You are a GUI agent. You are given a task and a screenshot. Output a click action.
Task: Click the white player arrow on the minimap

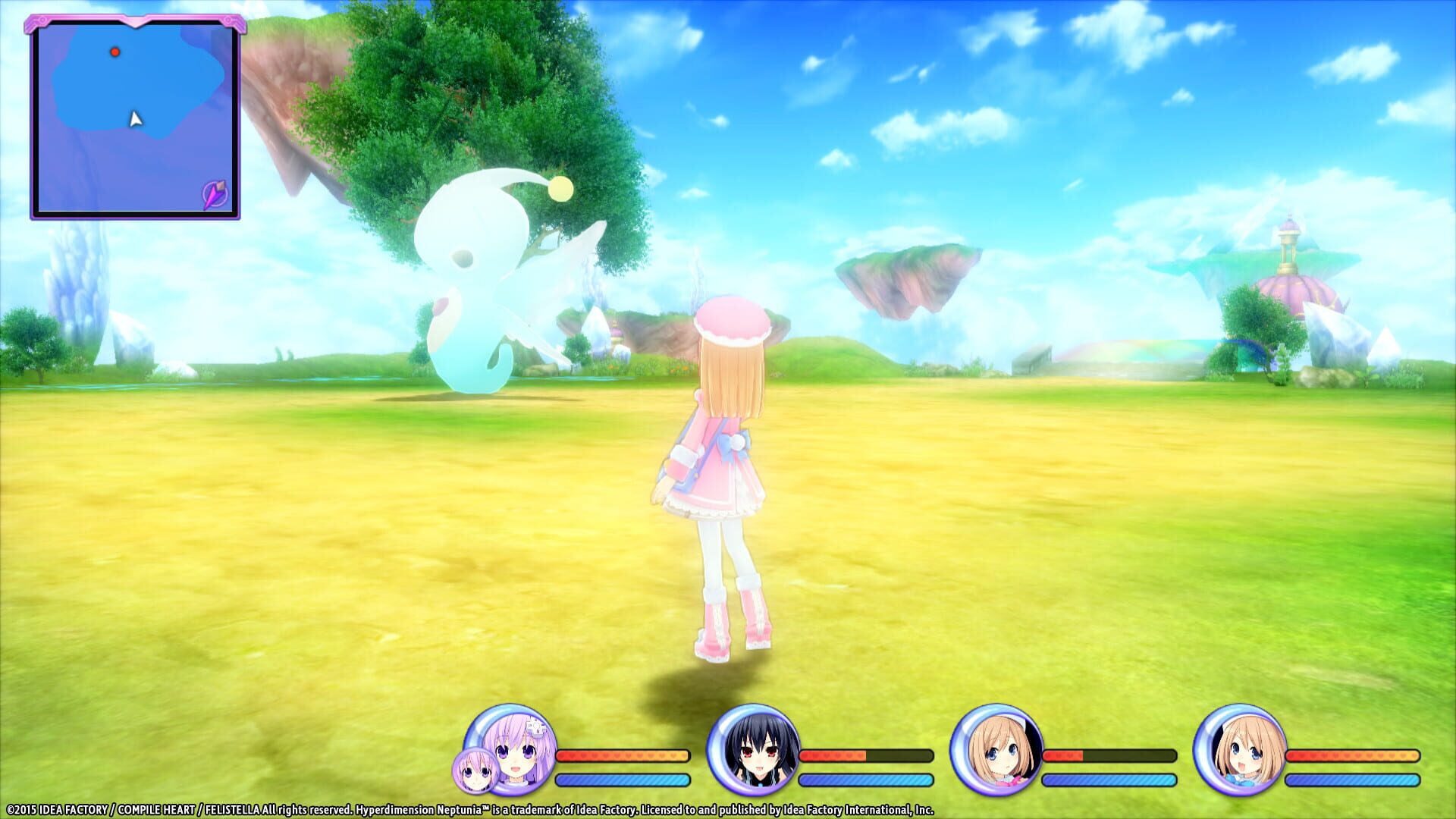click(x=134, y=118)
